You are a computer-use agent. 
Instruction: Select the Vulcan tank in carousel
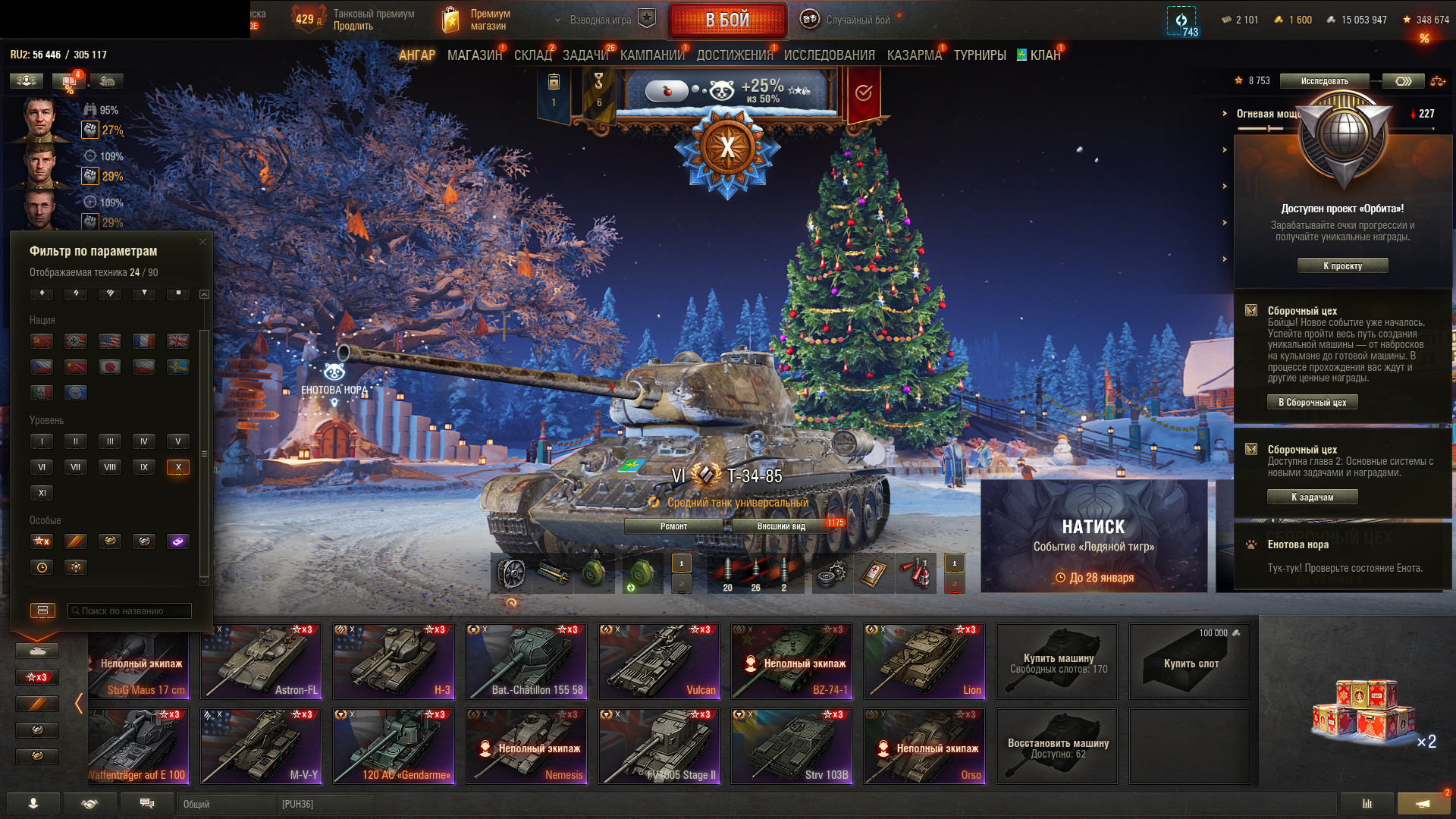pos(658,661)
